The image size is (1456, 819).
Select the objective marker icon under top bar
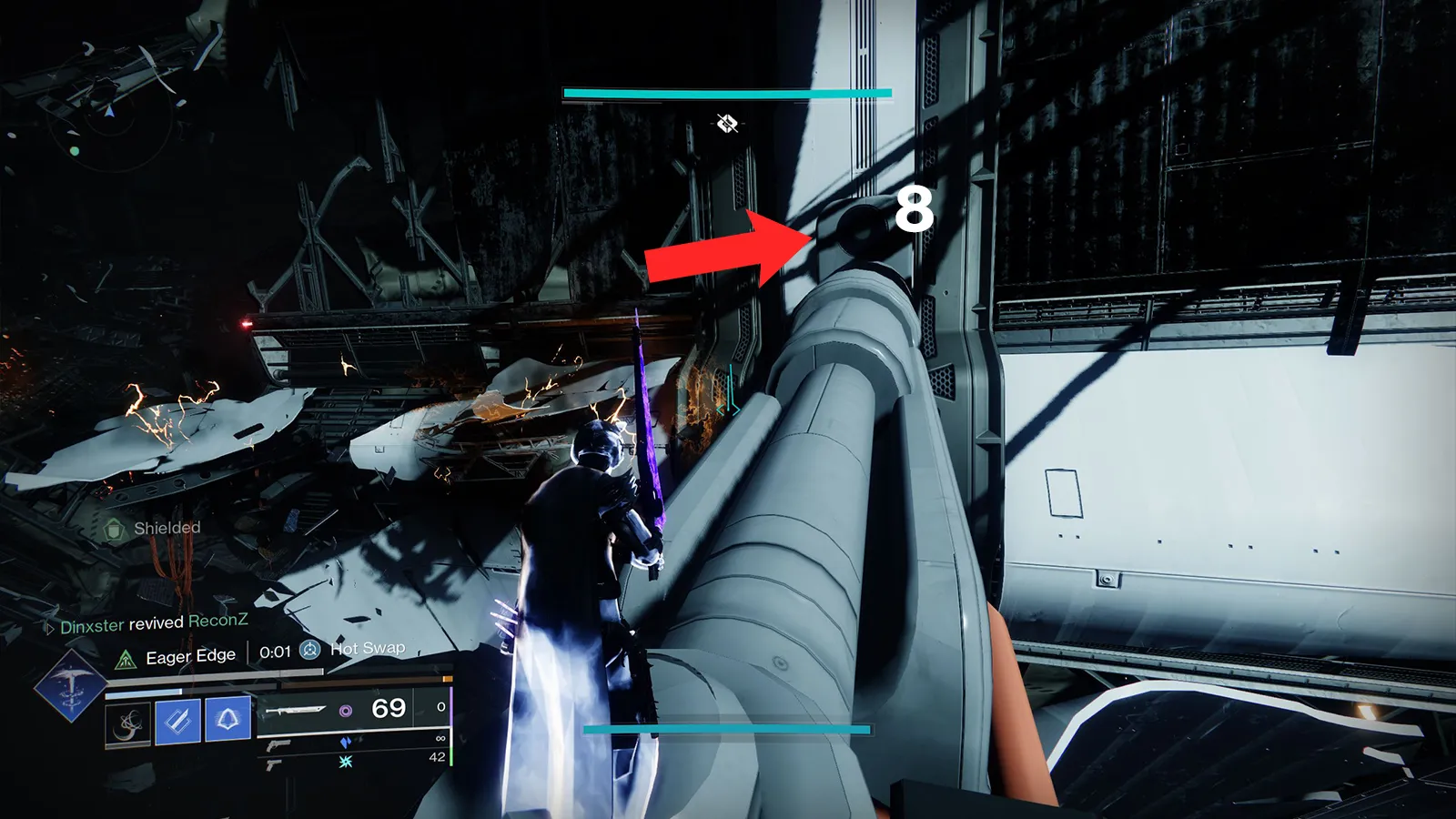[726, 123]
